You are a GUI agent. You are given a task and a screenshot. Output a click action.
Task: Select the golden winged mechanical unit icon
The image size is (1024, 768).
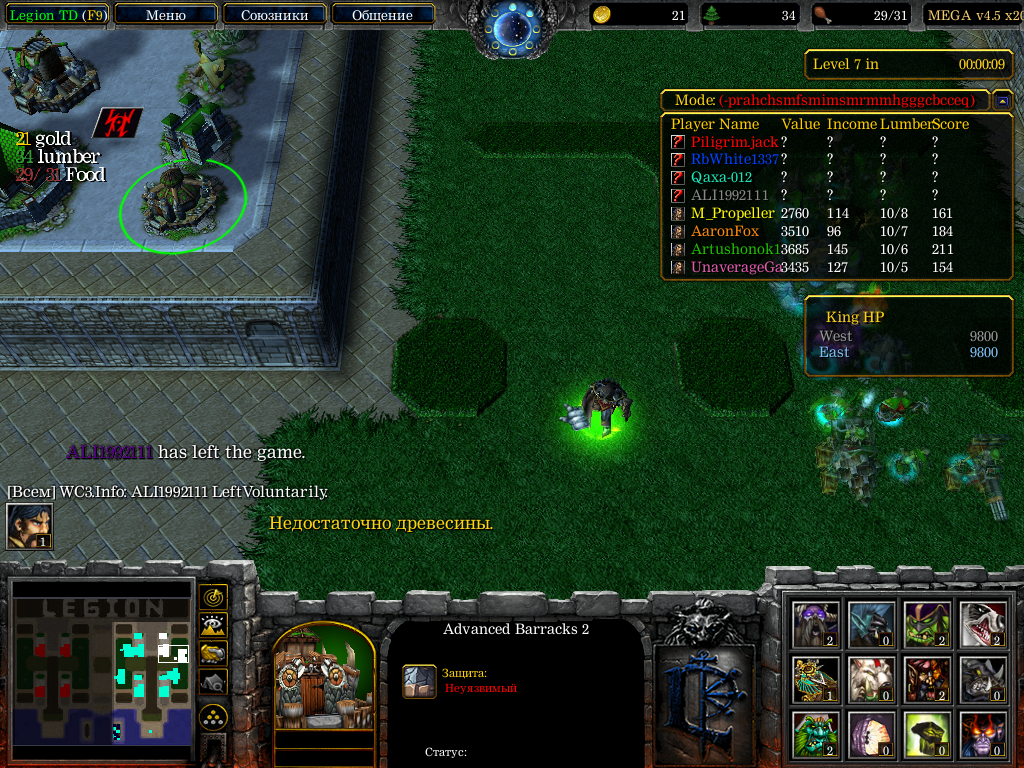(x=815, y=679)
